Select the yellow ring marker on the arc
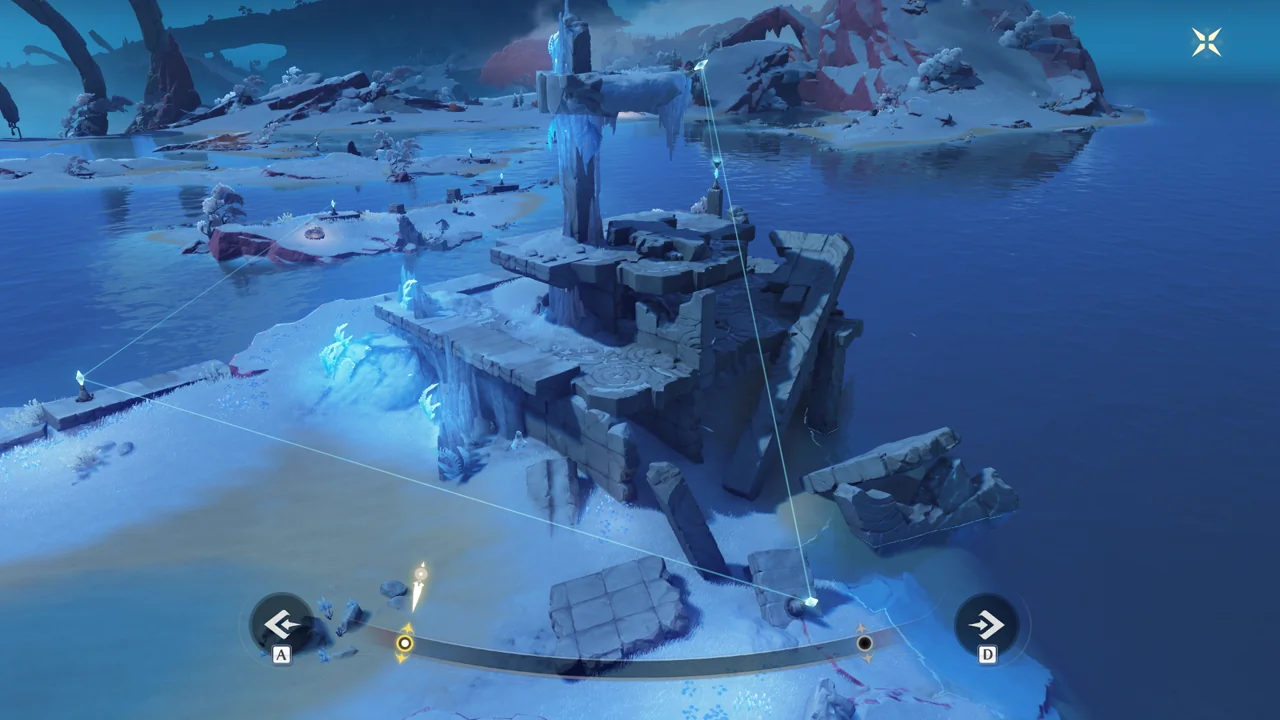Screen dimensions: 1280x720 pos(405,643)
